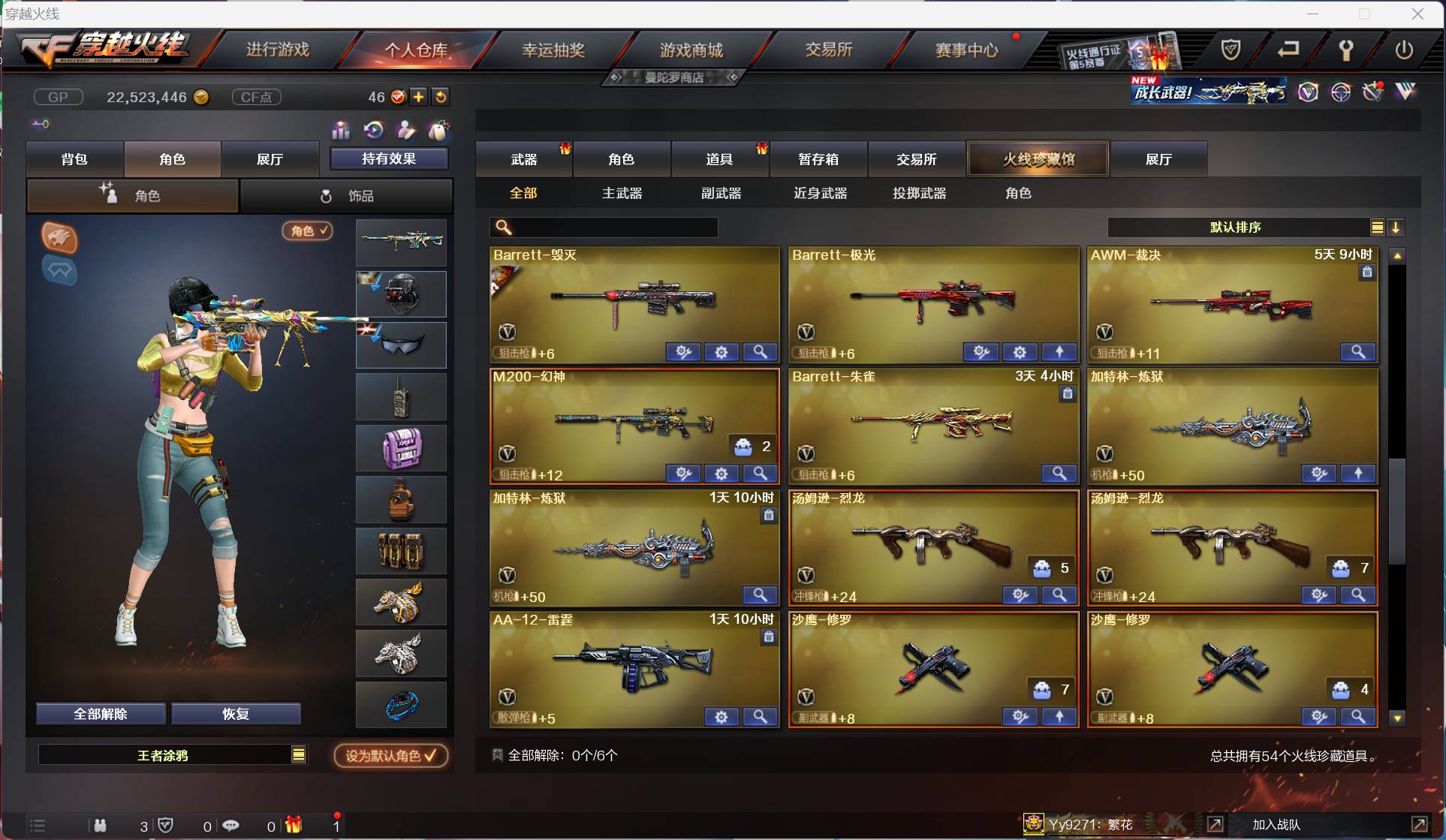Image resolution: width=1446 pixels, height=840 pixels.
Task: Open the list icon next to 王者涂鸦 name
Action: point(299,754)
